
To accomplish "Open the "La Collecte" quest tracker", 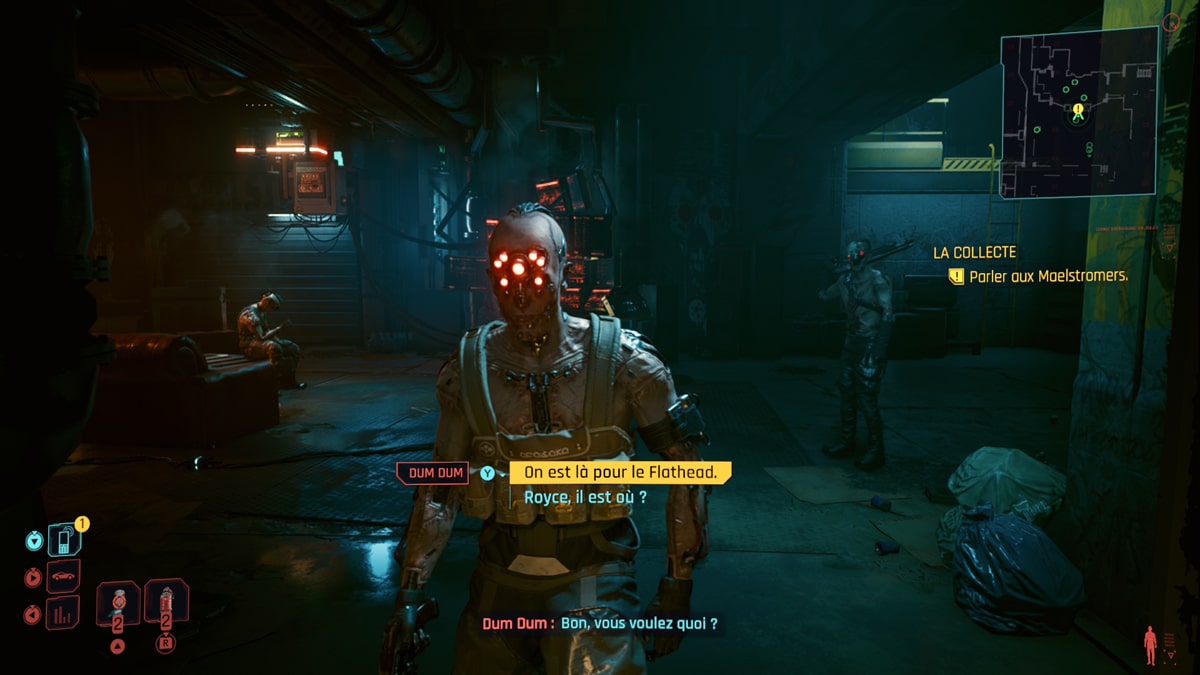I will pos(974,253).
